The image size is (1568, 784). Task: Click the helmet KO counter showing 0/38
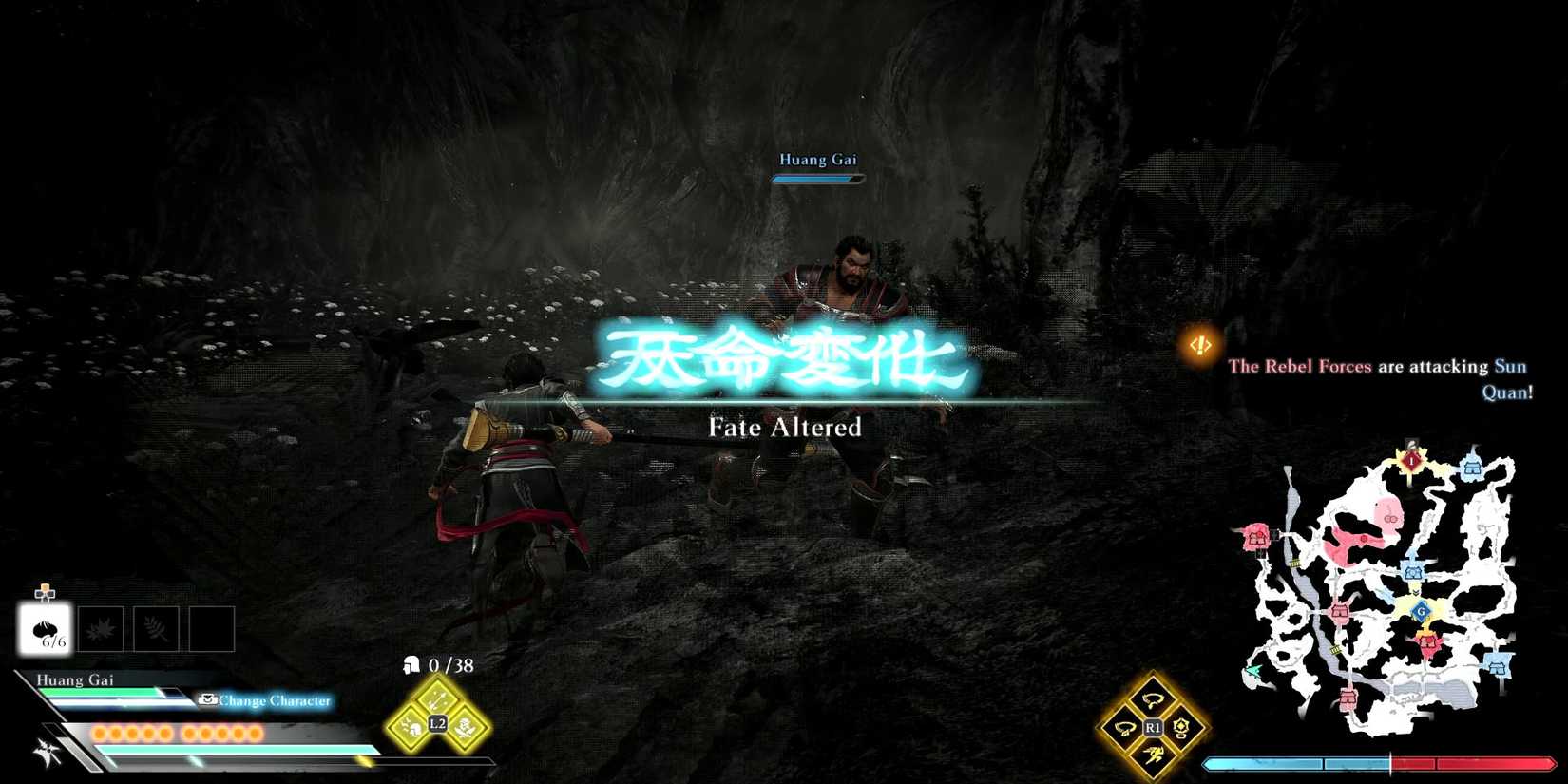click(x=437, y=665)
